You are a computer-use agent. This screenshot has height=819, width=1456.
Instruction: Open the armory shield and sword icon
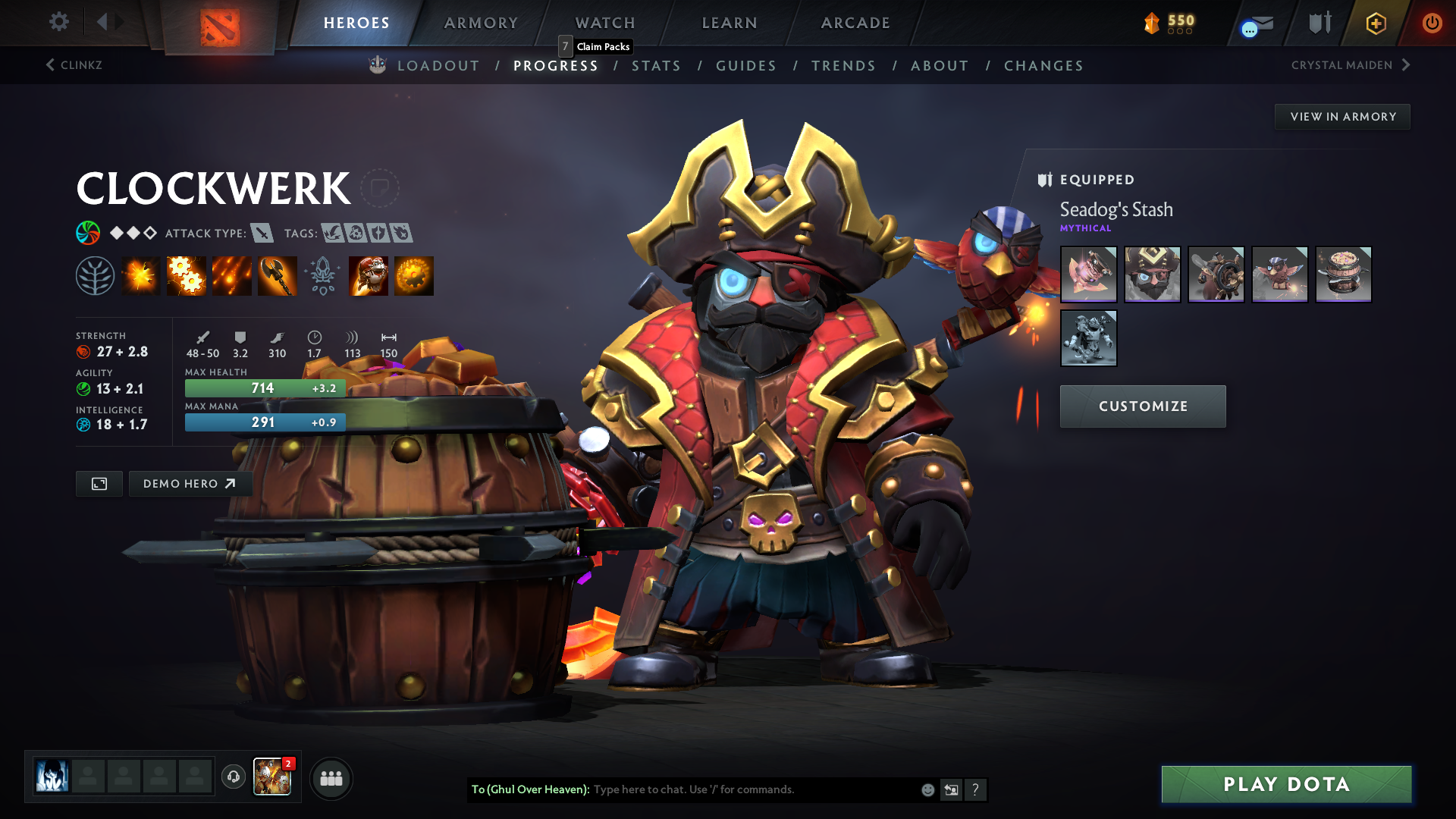1319,24
